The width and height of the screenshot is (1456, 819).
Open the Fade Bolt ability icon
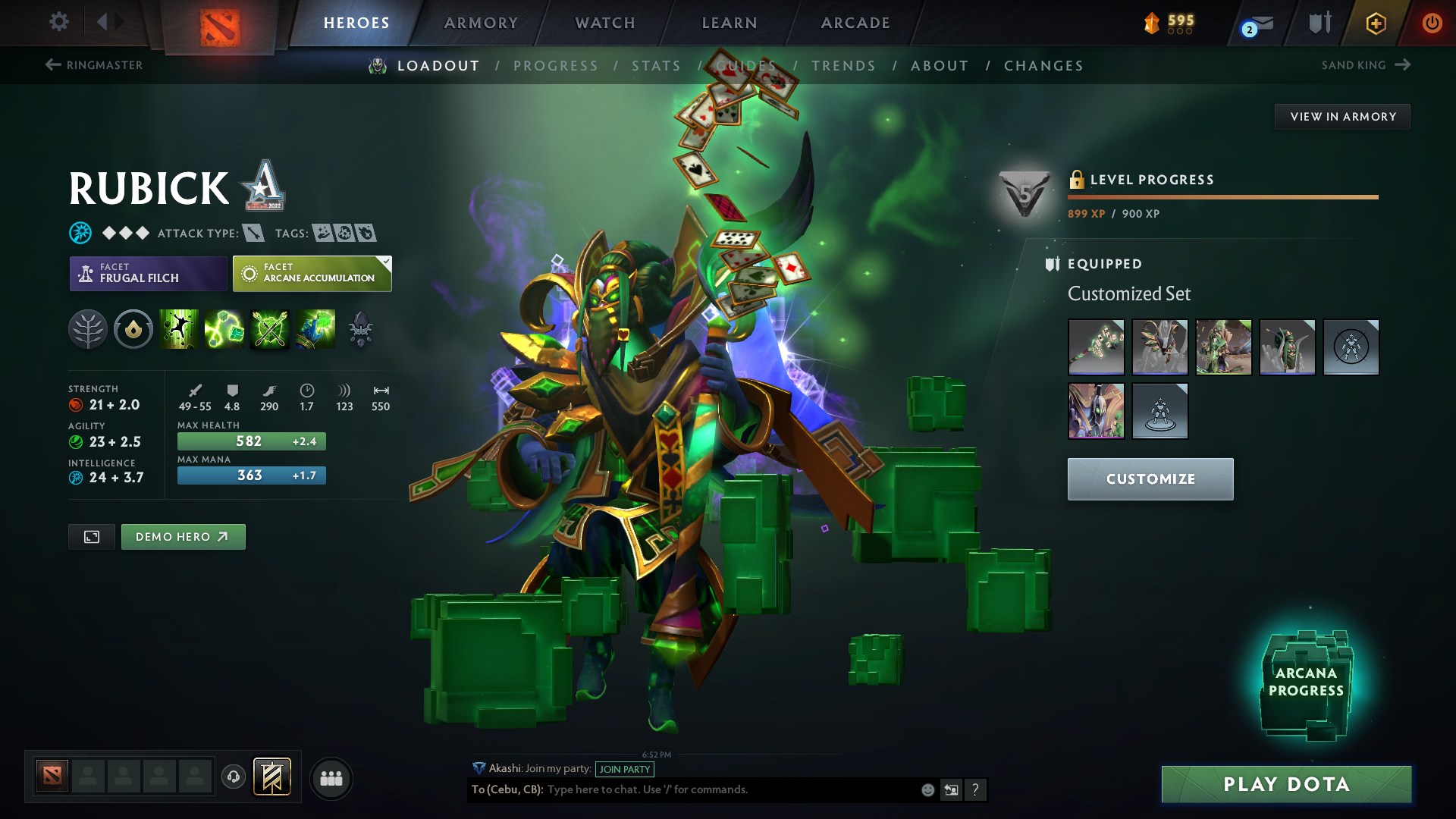tap(224, 329)
